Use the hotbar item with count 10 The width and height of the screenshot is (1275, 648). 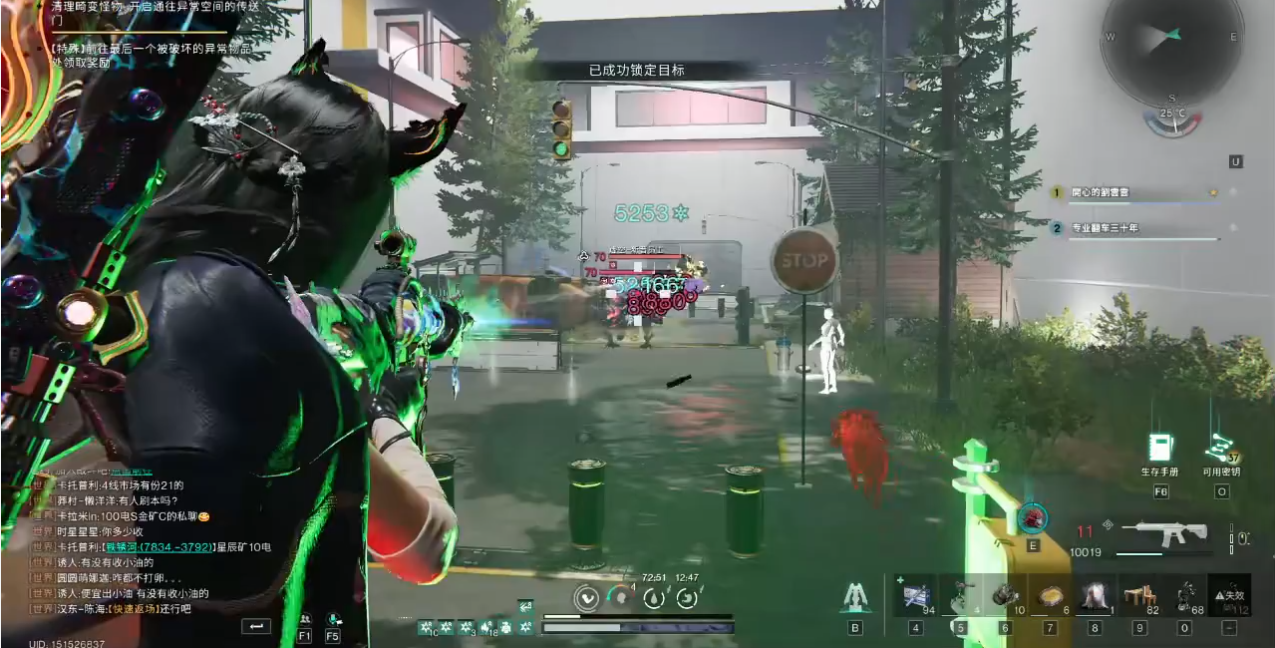(x=1005, y=595)
